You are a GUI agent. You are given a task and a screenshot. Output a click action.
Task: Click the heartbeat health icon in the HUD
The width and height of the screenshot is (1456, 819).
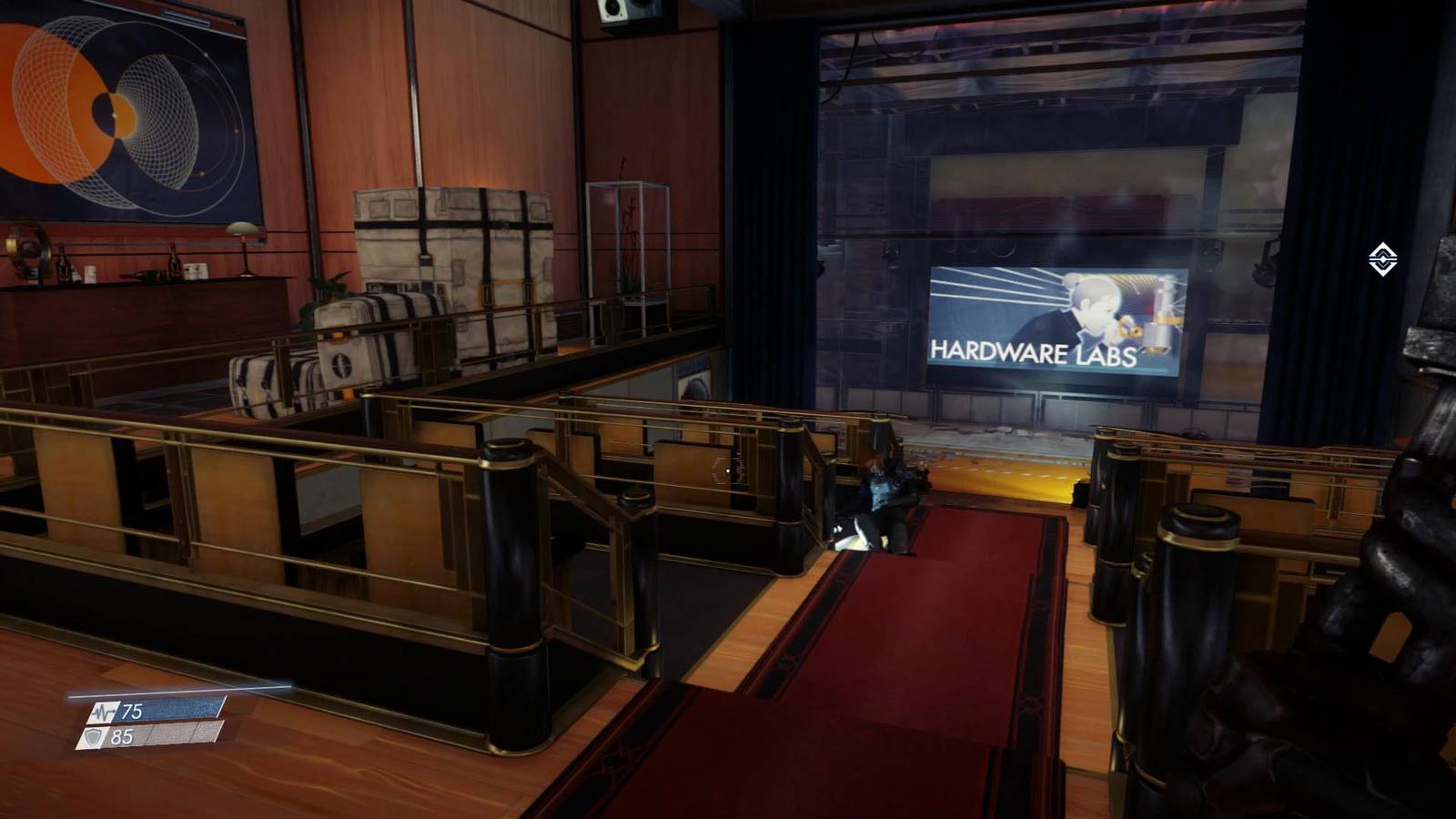102,713
